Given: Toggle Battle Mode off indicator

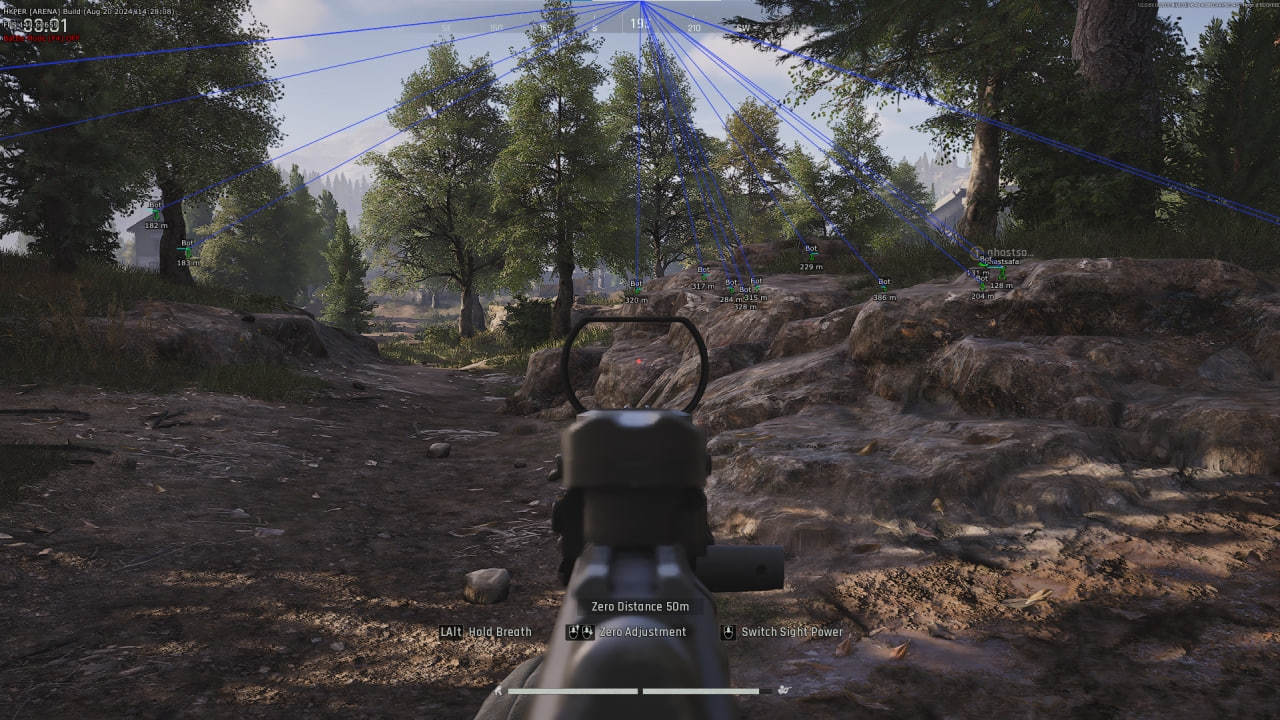Looking at the screenshot, I should point(42,37).
